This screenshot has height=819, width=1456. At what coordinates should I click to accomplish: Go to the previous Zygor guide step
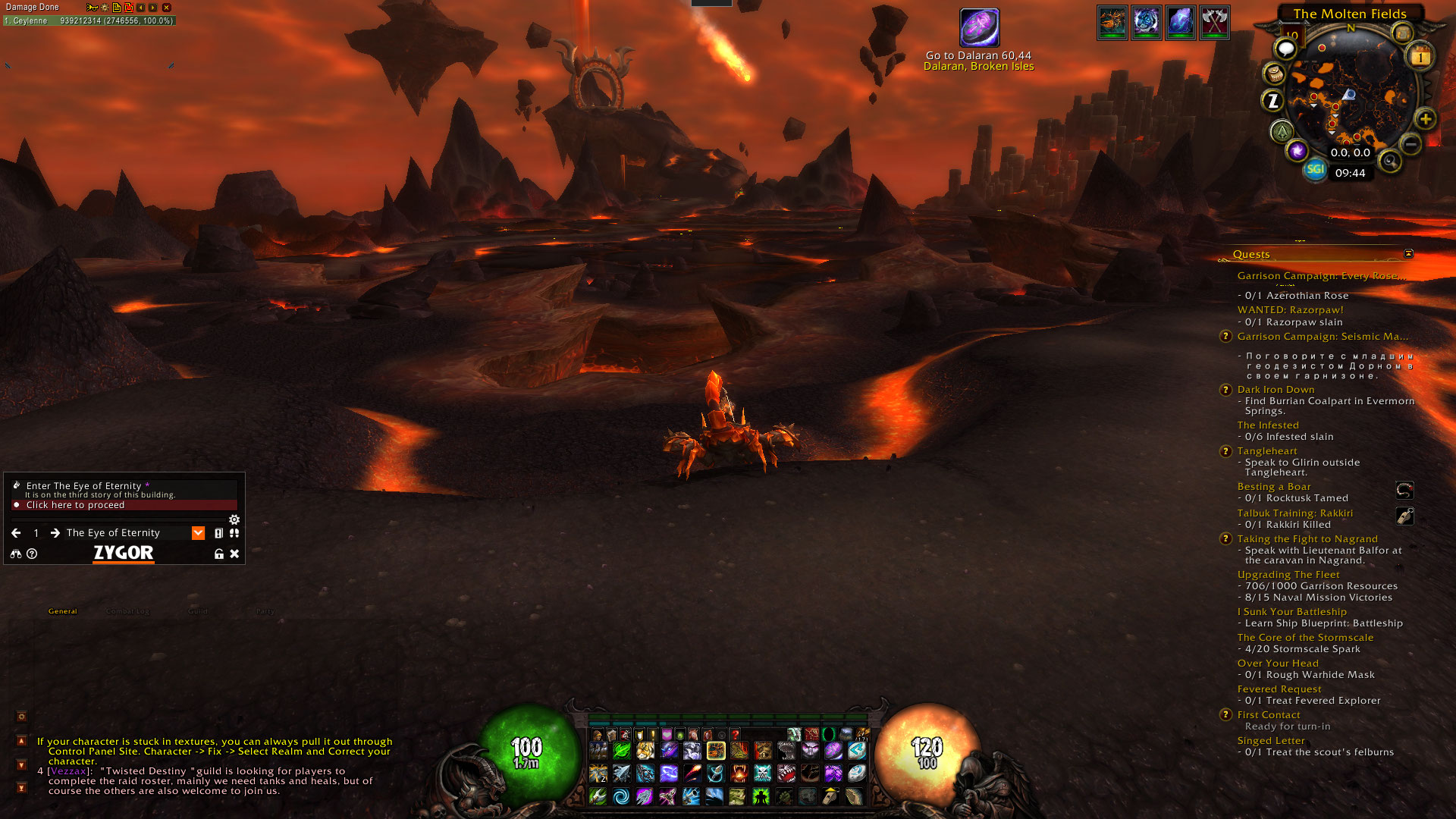[x=16, y=533]
